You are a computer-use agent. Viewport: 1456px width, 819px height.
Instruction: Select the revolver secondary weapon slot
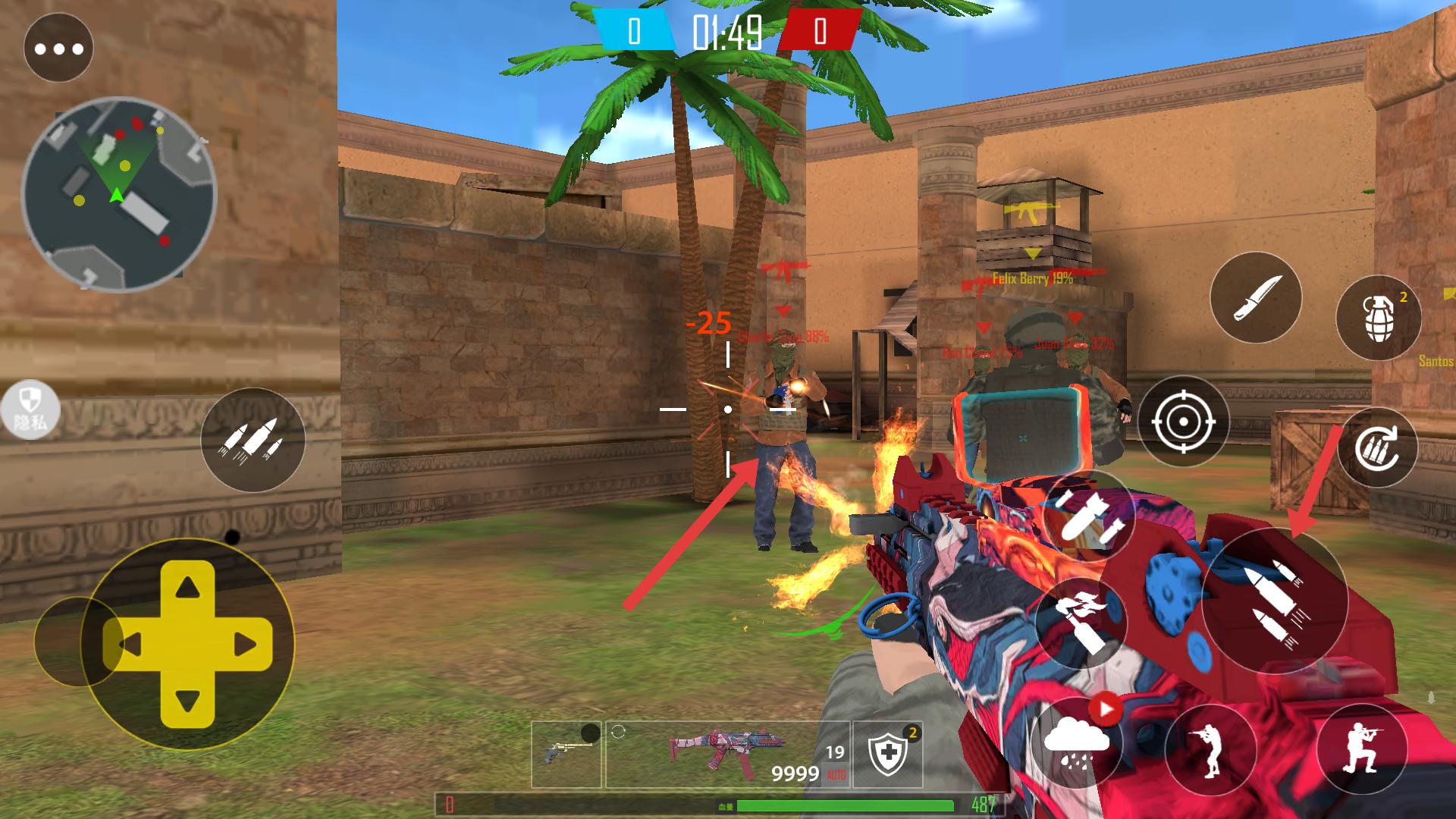click(x=566, y=754)
